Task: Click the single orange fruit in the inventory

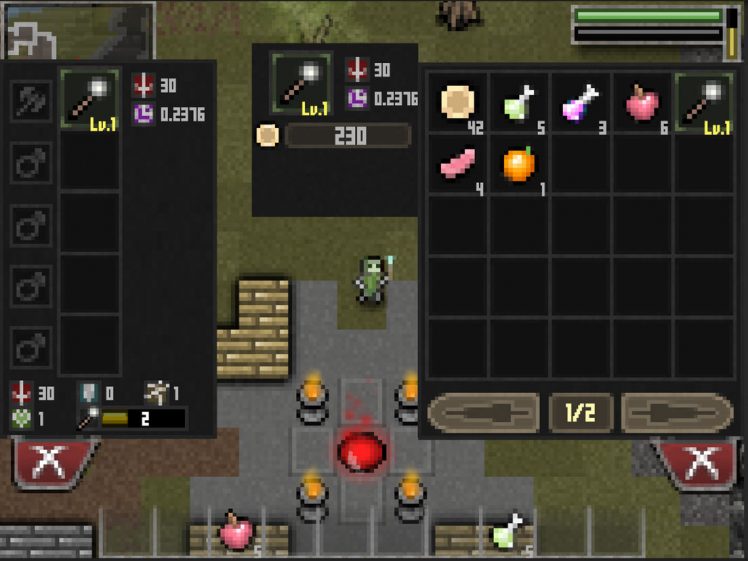Action: click(519, 164)
